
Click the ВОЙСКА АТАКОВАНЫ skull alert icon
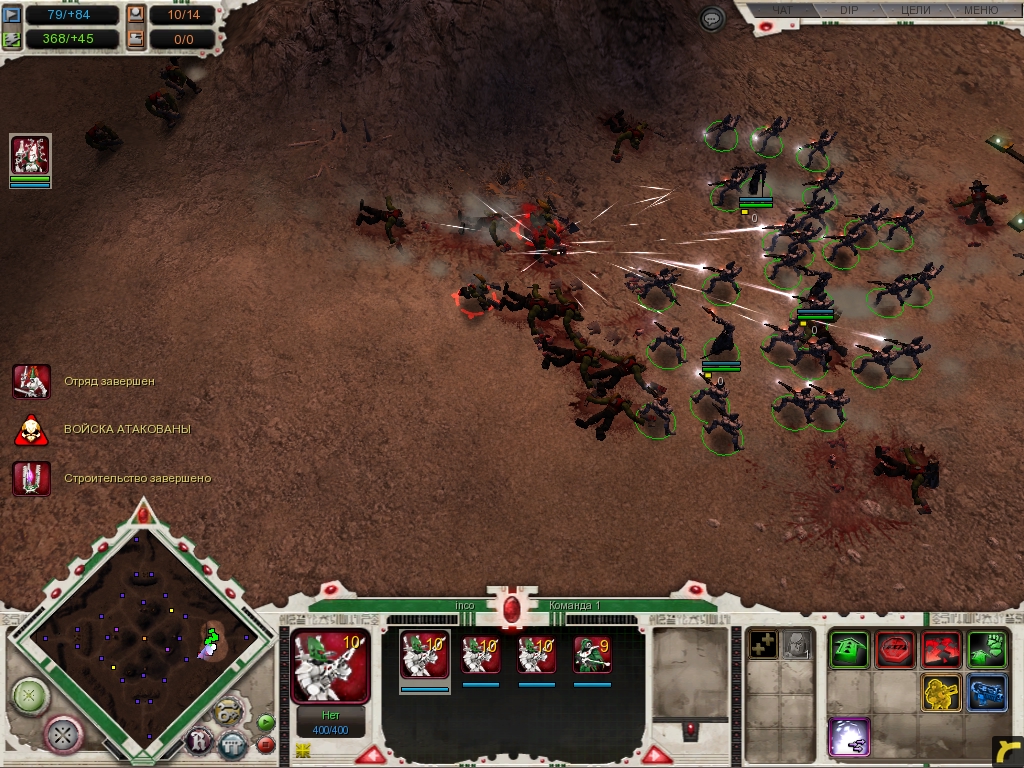coord(31,429)
